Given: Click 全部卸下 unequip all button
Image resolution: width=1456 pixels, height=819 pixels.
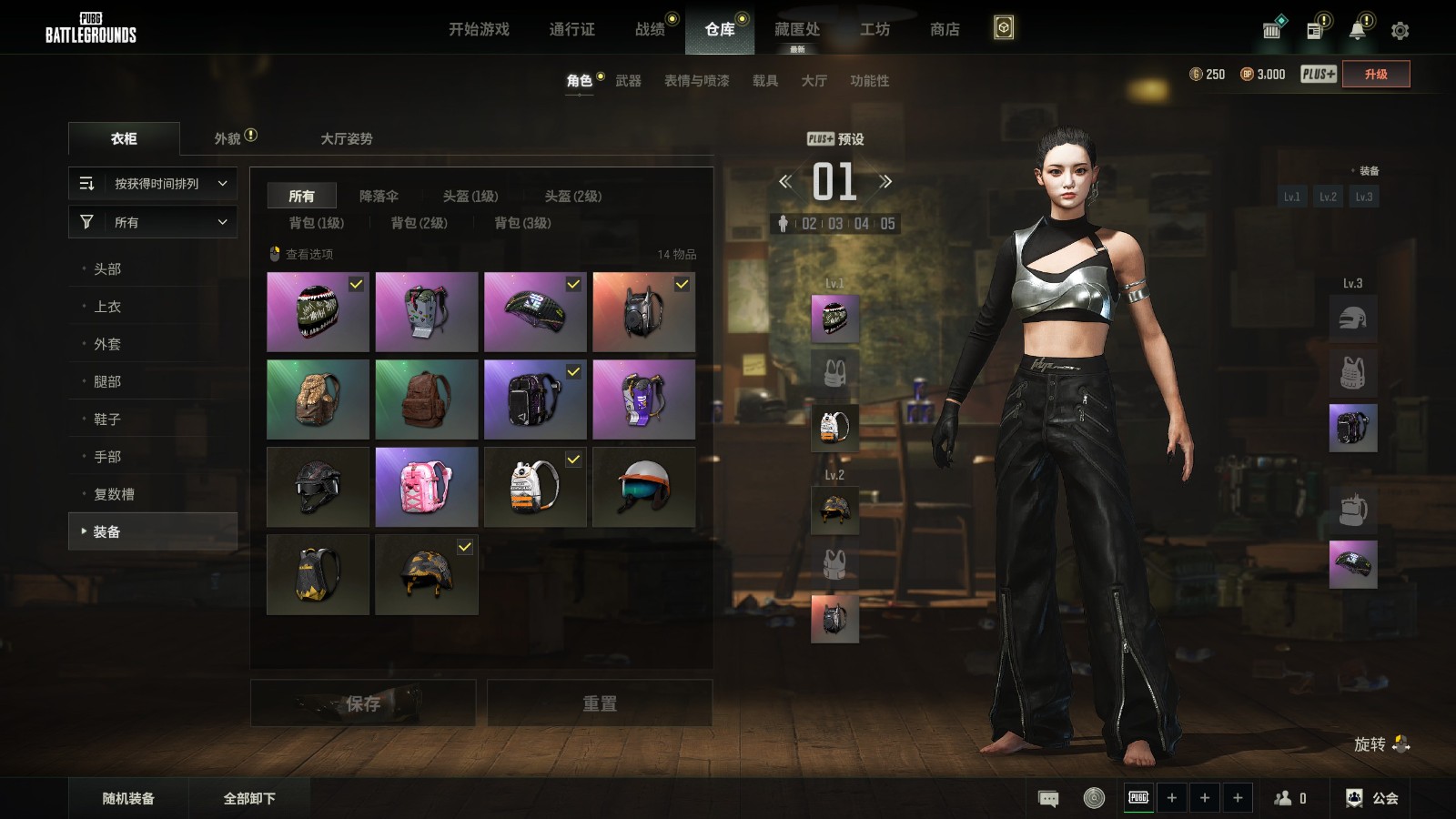Looking at the screenshot, I should pyautogui.click(x=249, y=798).
